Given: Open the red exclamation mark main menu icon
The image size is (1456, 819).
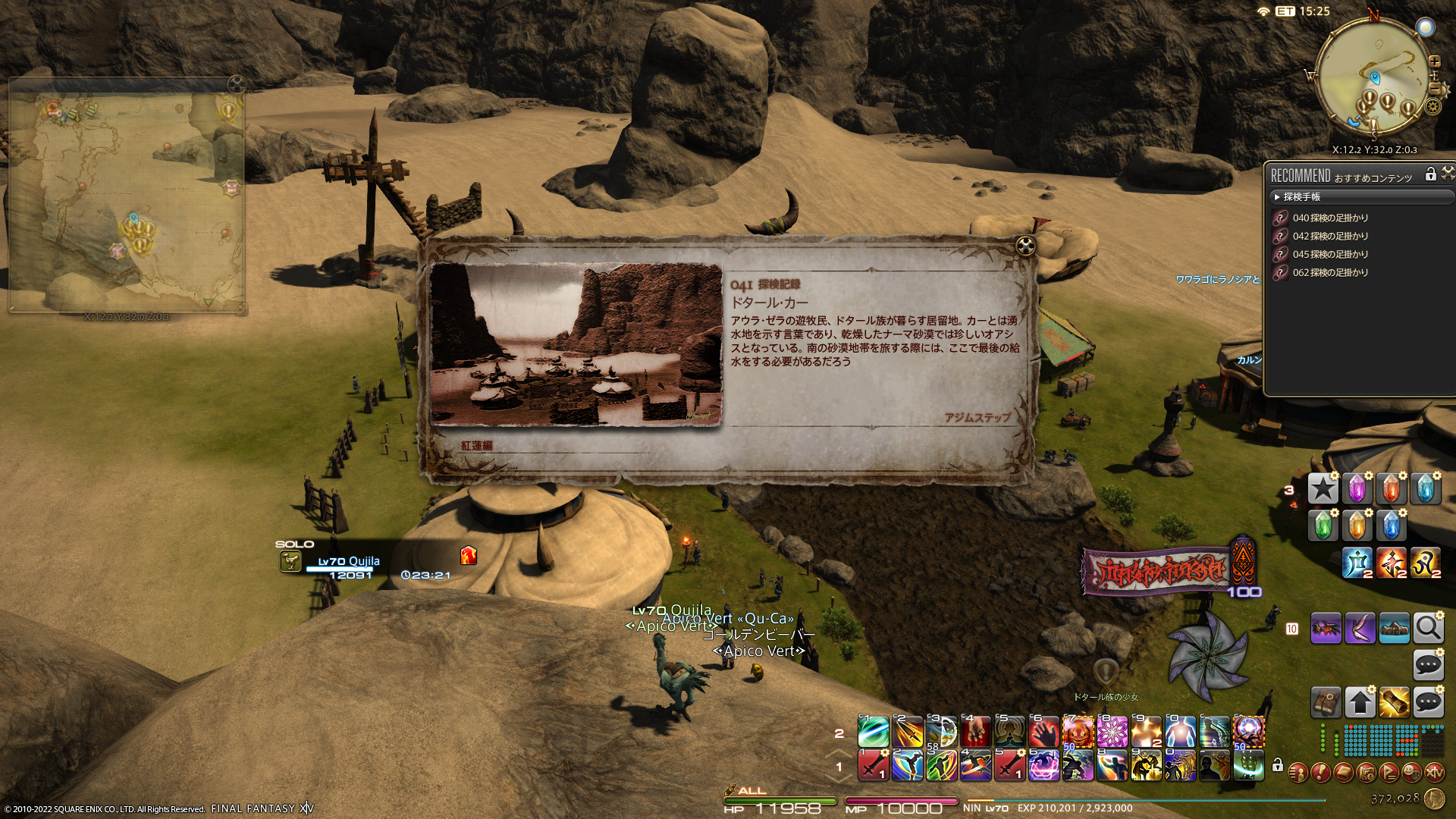Looking at the screenshot, I should tap(1320, 773).
